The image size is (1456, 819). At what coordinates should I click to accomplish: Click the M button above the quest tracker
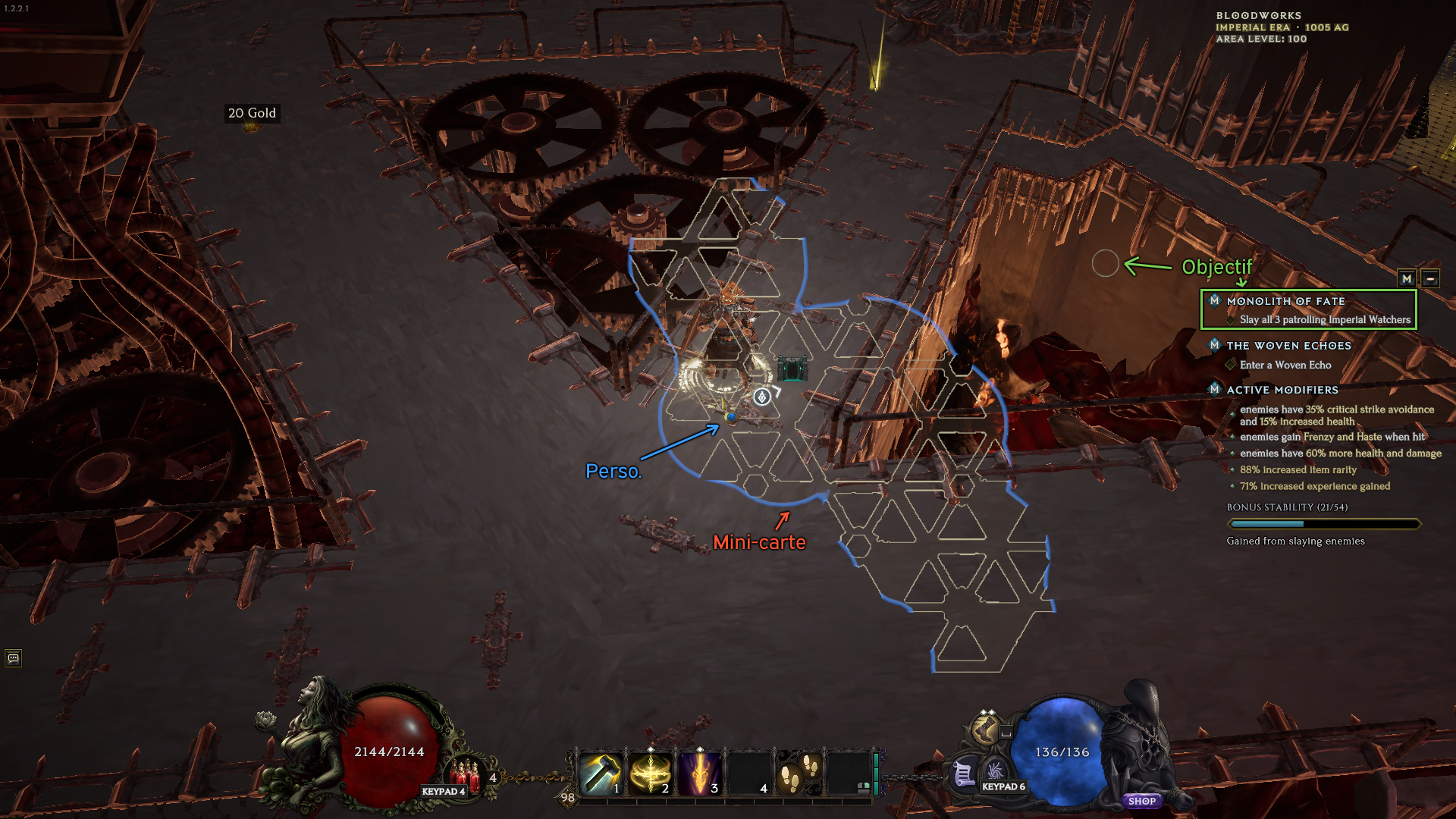tap(1407, 278)
